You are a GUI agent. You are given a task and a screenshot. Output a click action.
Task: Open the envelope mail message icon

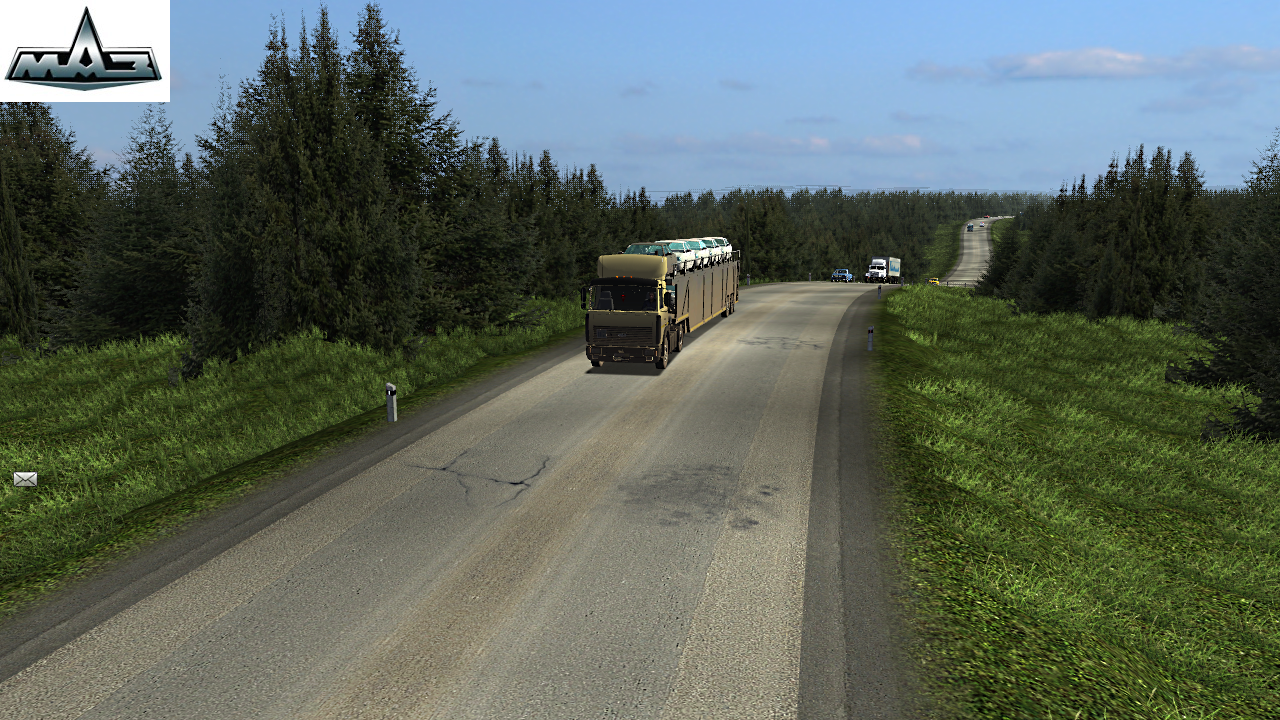pos(25,479)
